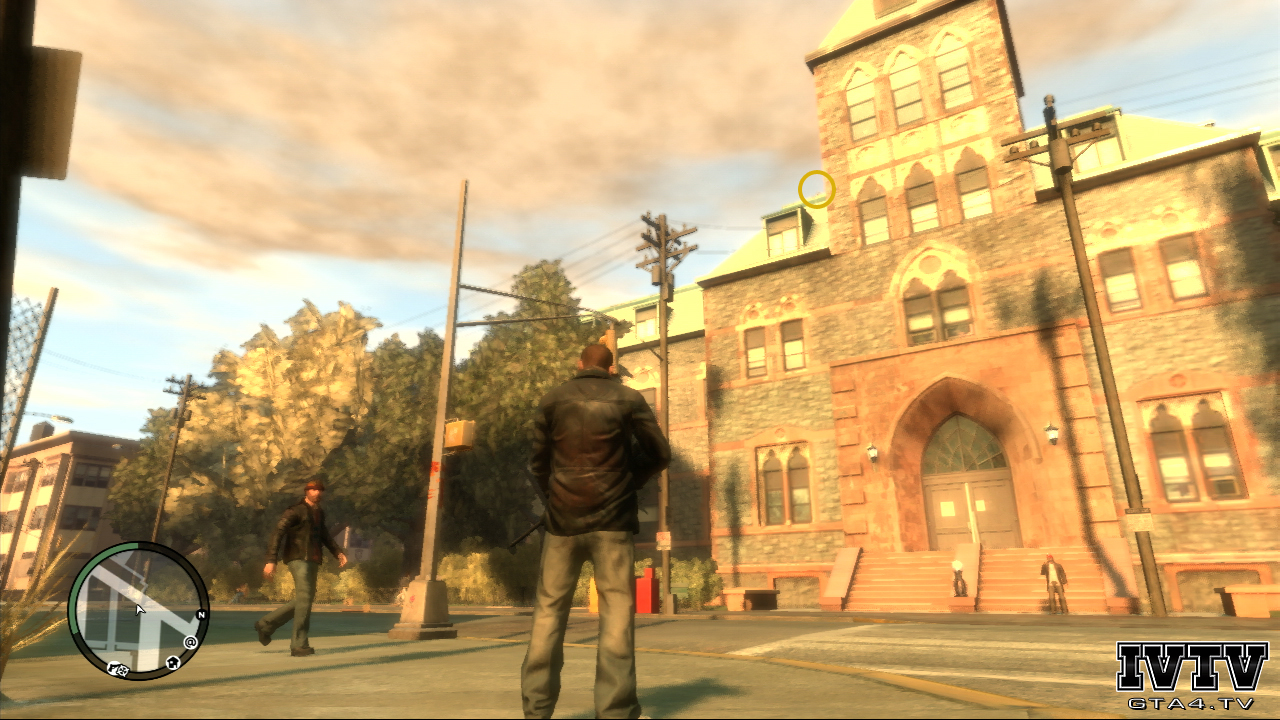Click the north N marker on radar
This screenshot has height=720, width=1280.
click(x=201, y=615)
